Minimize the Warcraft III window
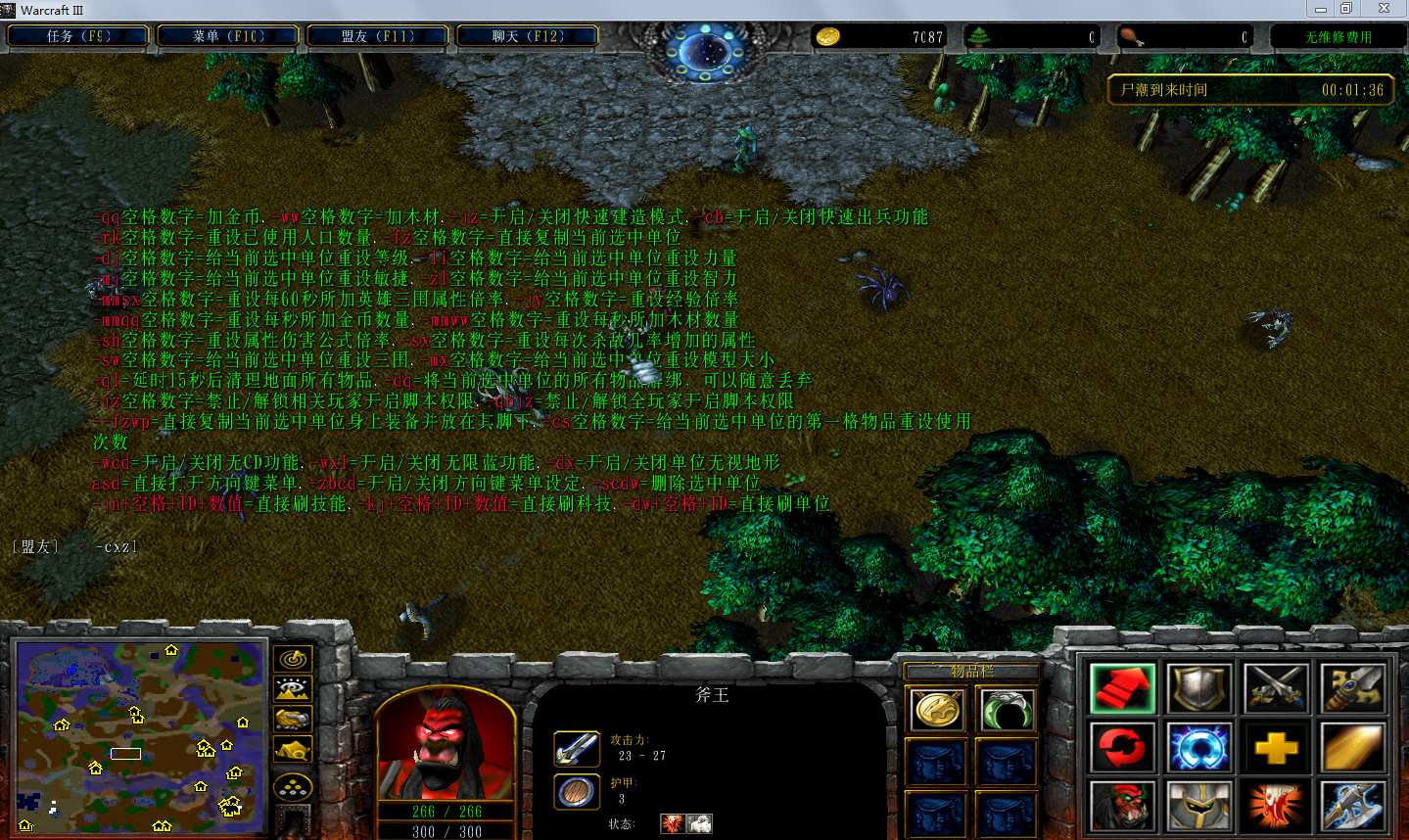 (x=1320, y=9)
